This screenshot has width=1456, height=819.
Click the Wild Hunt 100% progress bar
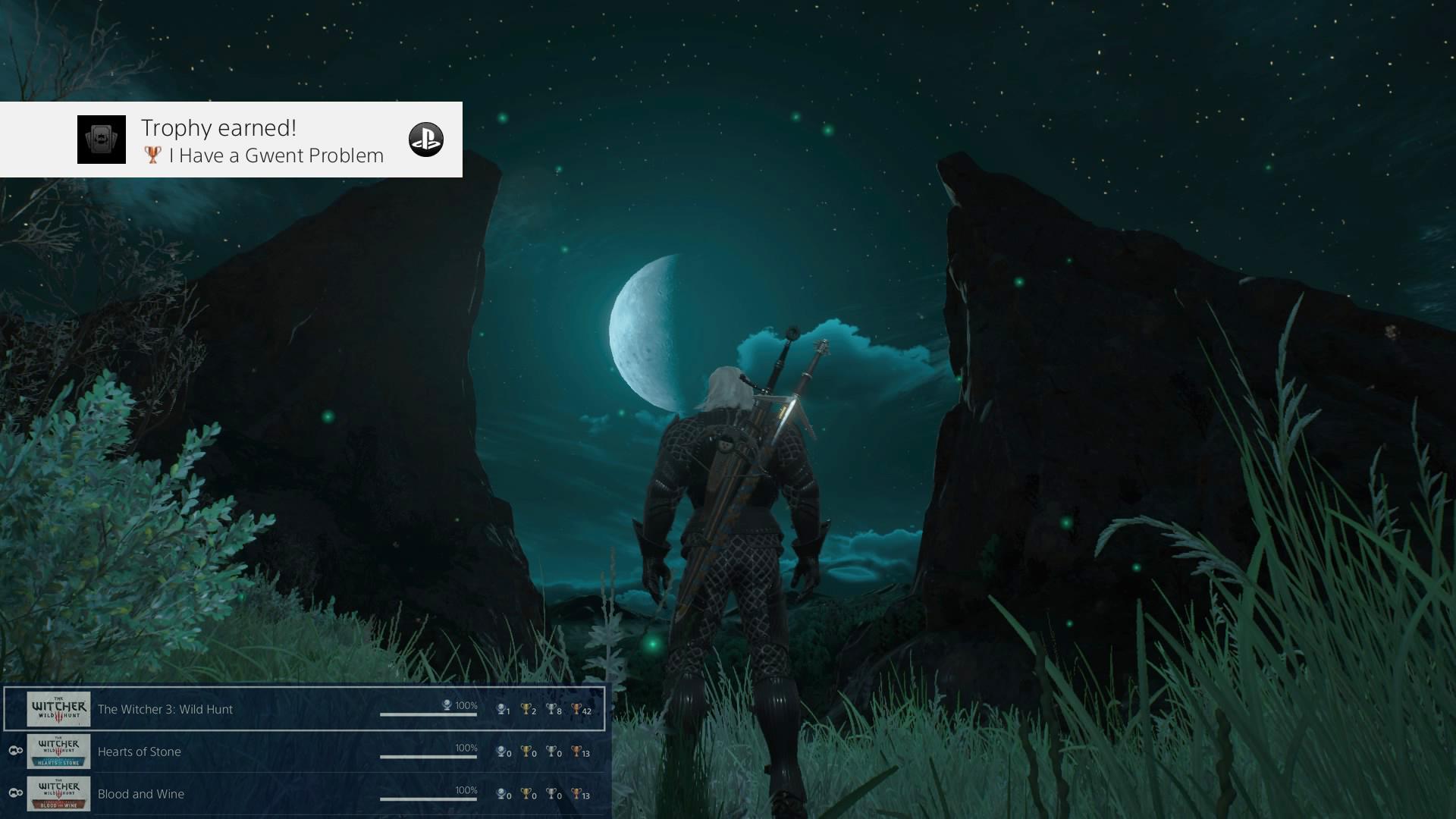click(x=428, y=715)
